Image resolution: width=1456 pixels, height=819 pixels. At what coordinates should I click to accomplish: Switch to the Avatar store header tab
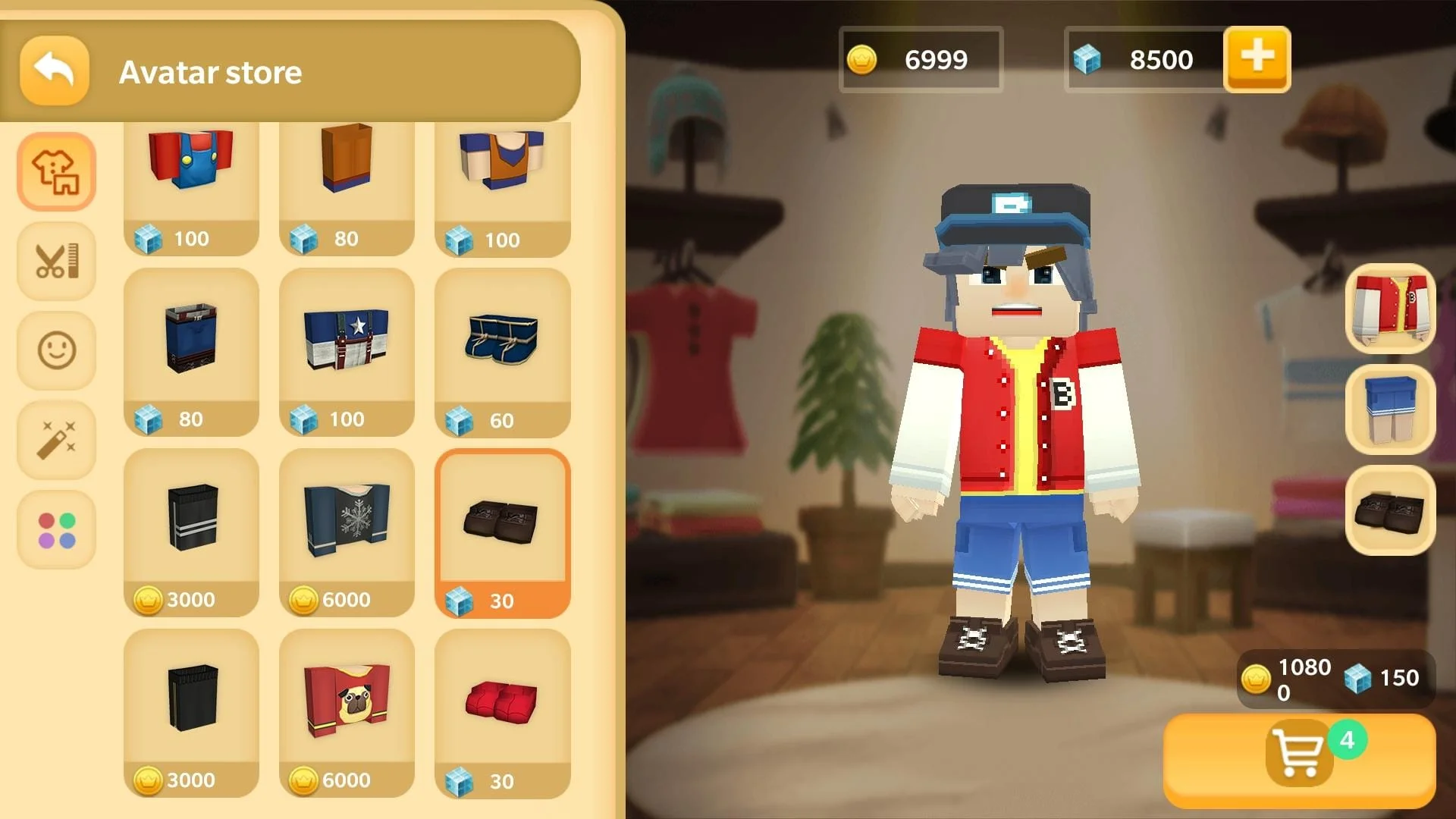210,72
